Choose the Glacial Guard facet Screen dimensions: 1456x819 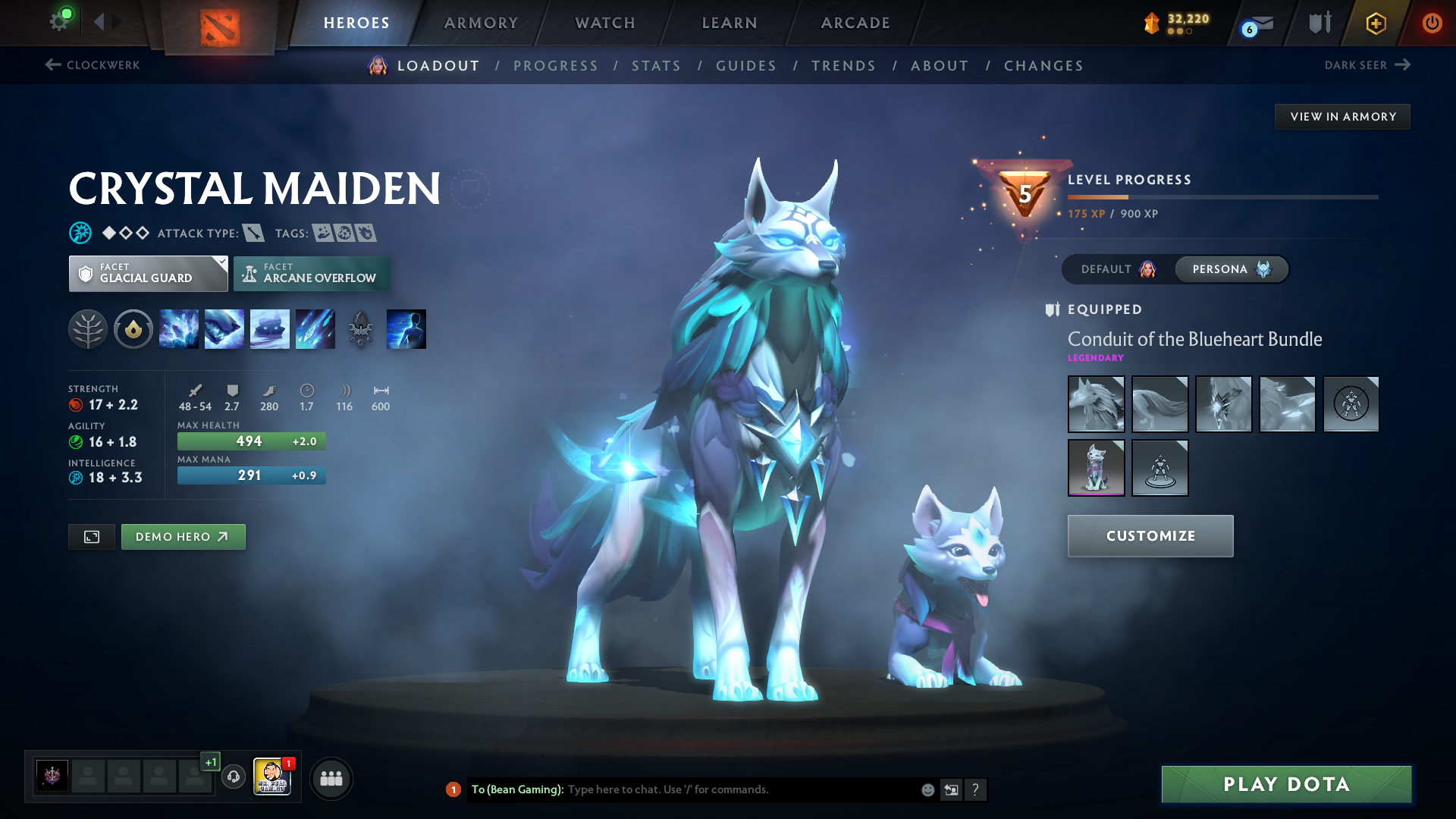point(148,274)
